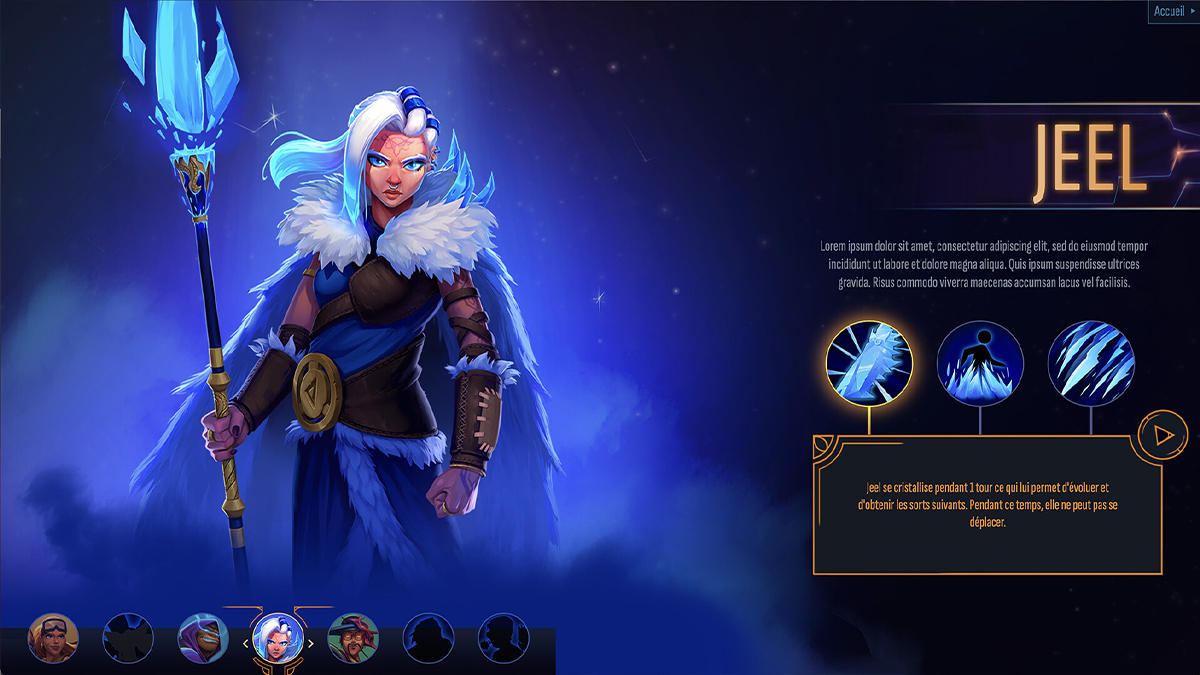Viewport: 1200px width, 675px height.
Task: Choose the hat-wearing man with glasses portrait
Action: click(x=353, y=638)
